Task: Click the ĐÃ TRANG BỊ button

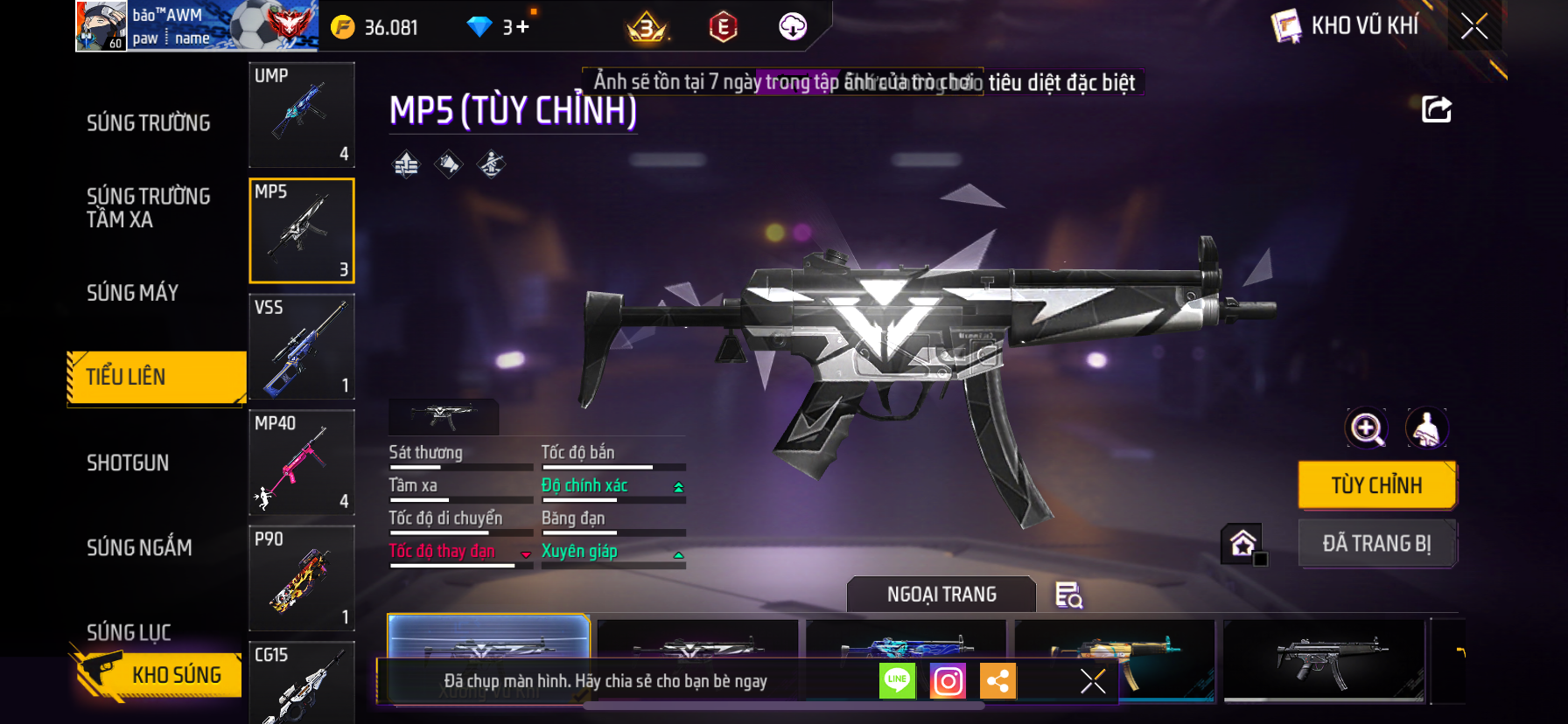Action: [1376, 544]
